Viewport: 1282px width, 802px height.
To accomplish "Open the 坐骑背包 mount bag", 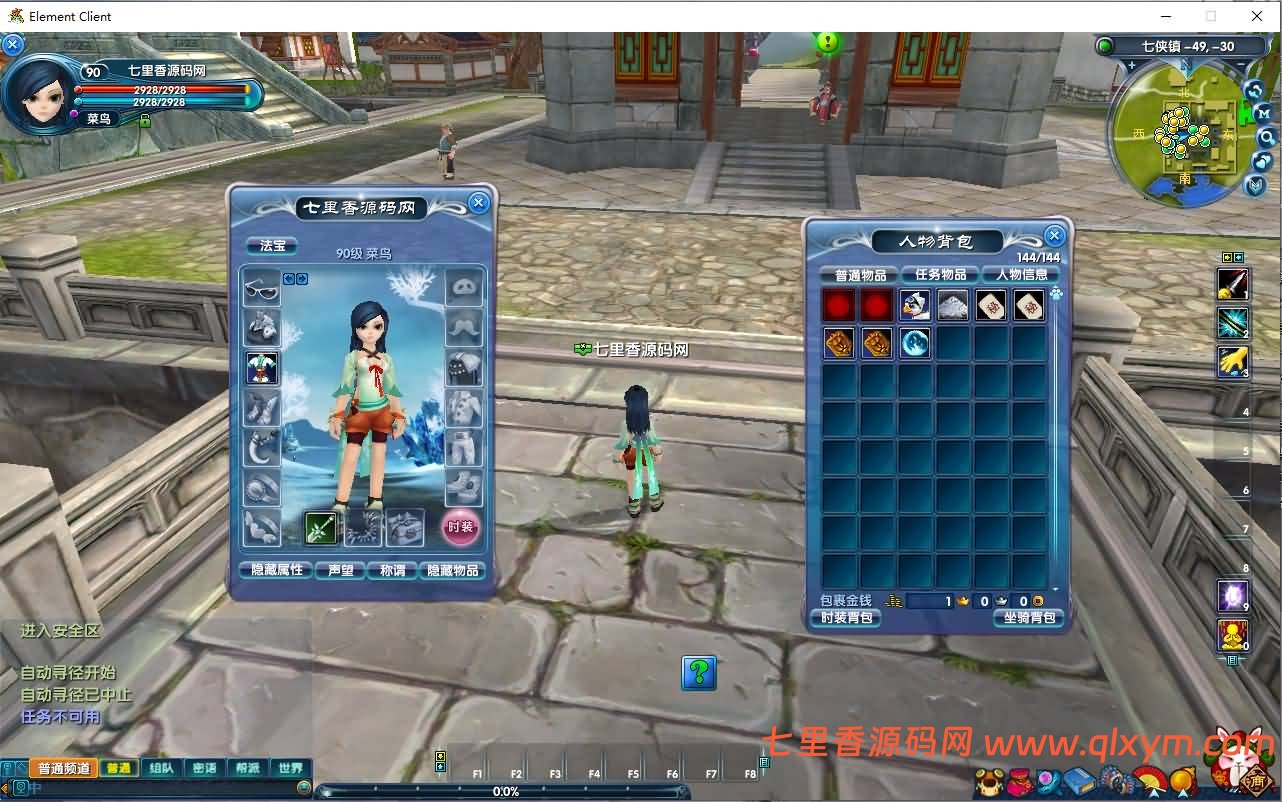I will 1028,618.
